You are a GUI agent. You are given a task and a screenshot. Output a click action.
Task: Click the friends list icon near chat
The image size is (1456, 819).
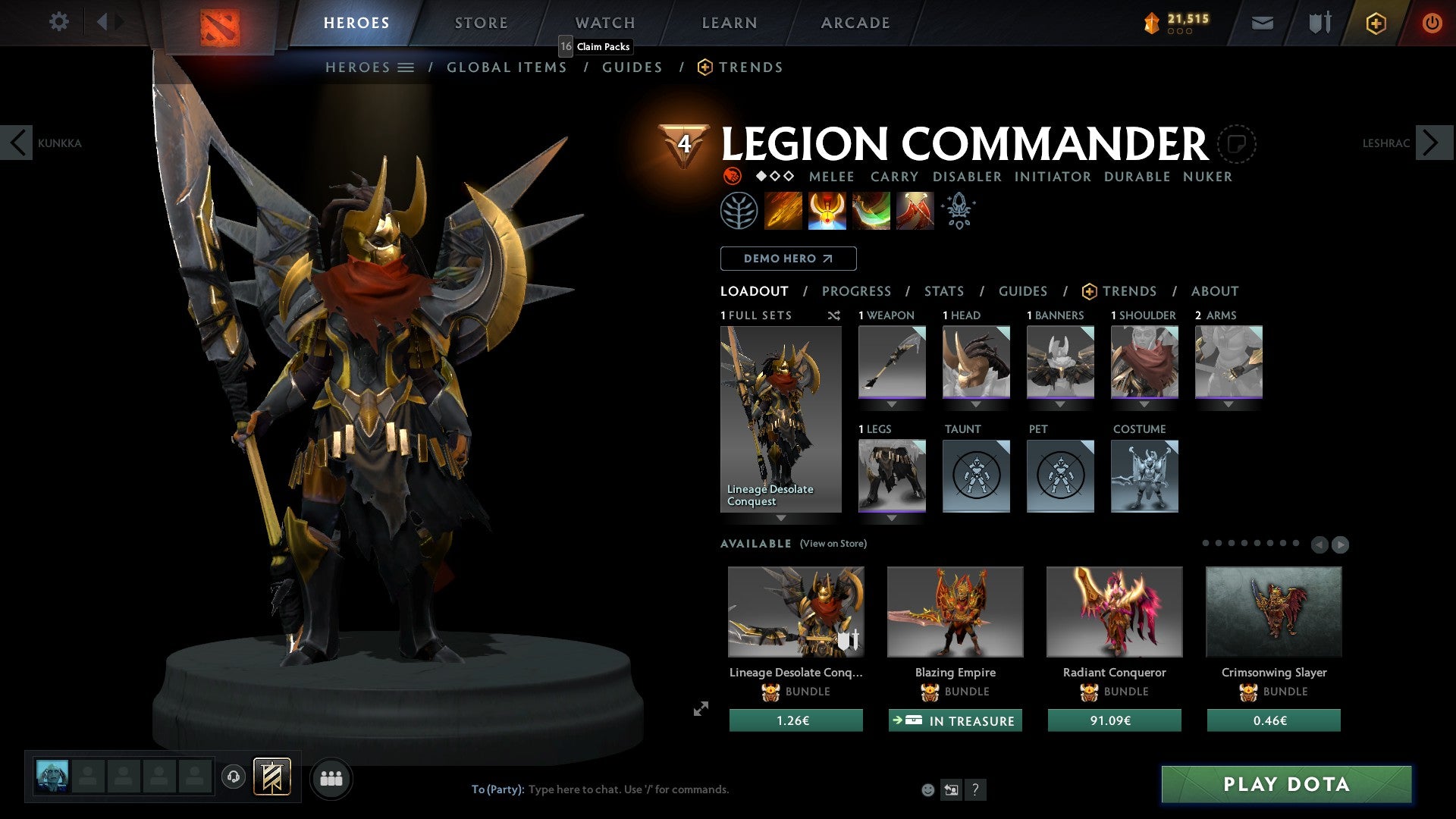tap(331, 777)
